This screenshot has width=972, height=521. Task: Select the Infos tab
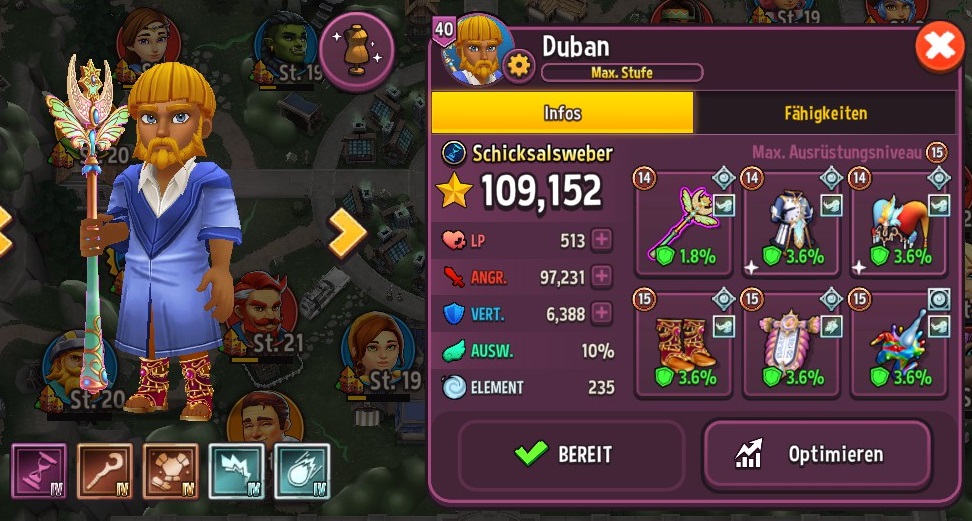(x=562, y=113)
